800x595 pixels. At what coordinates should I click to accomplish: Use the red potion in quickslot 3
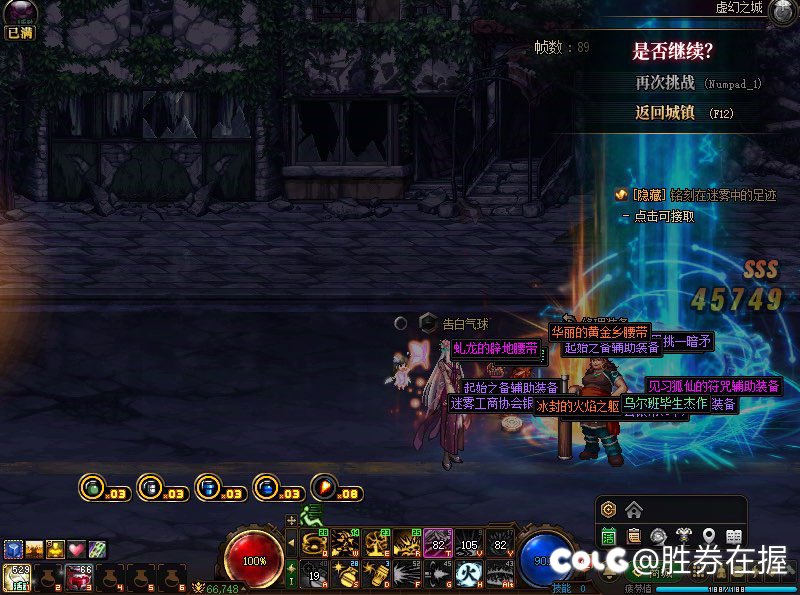[78, 576]
